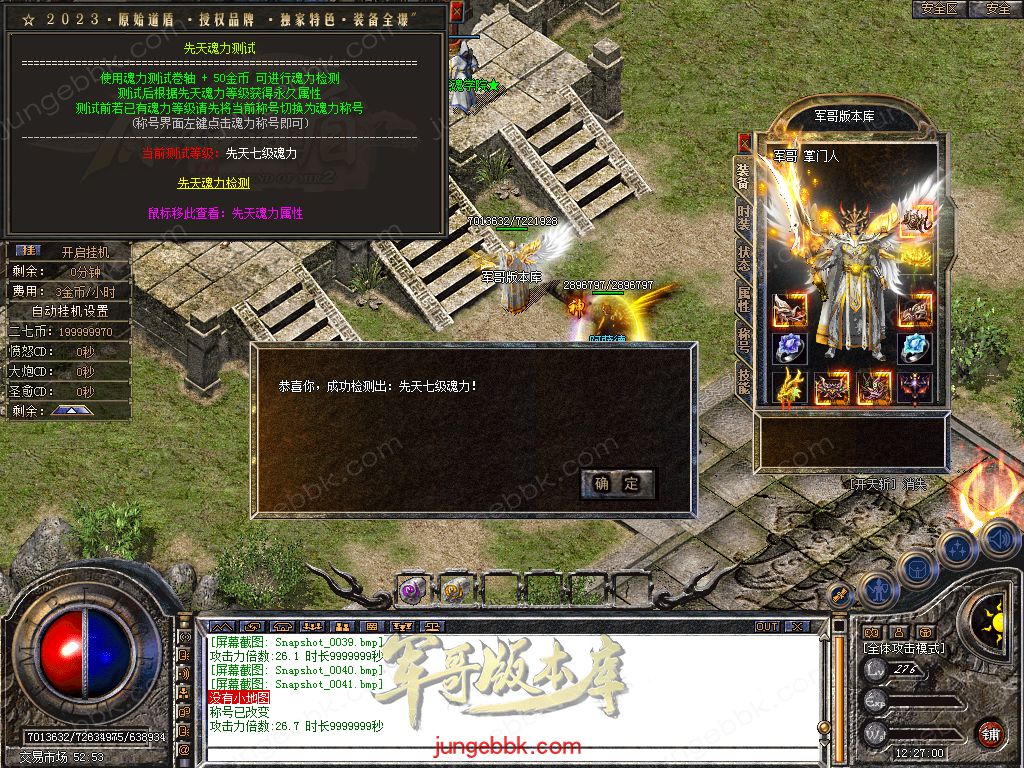Select the 称号 tab

pos(743,338)
